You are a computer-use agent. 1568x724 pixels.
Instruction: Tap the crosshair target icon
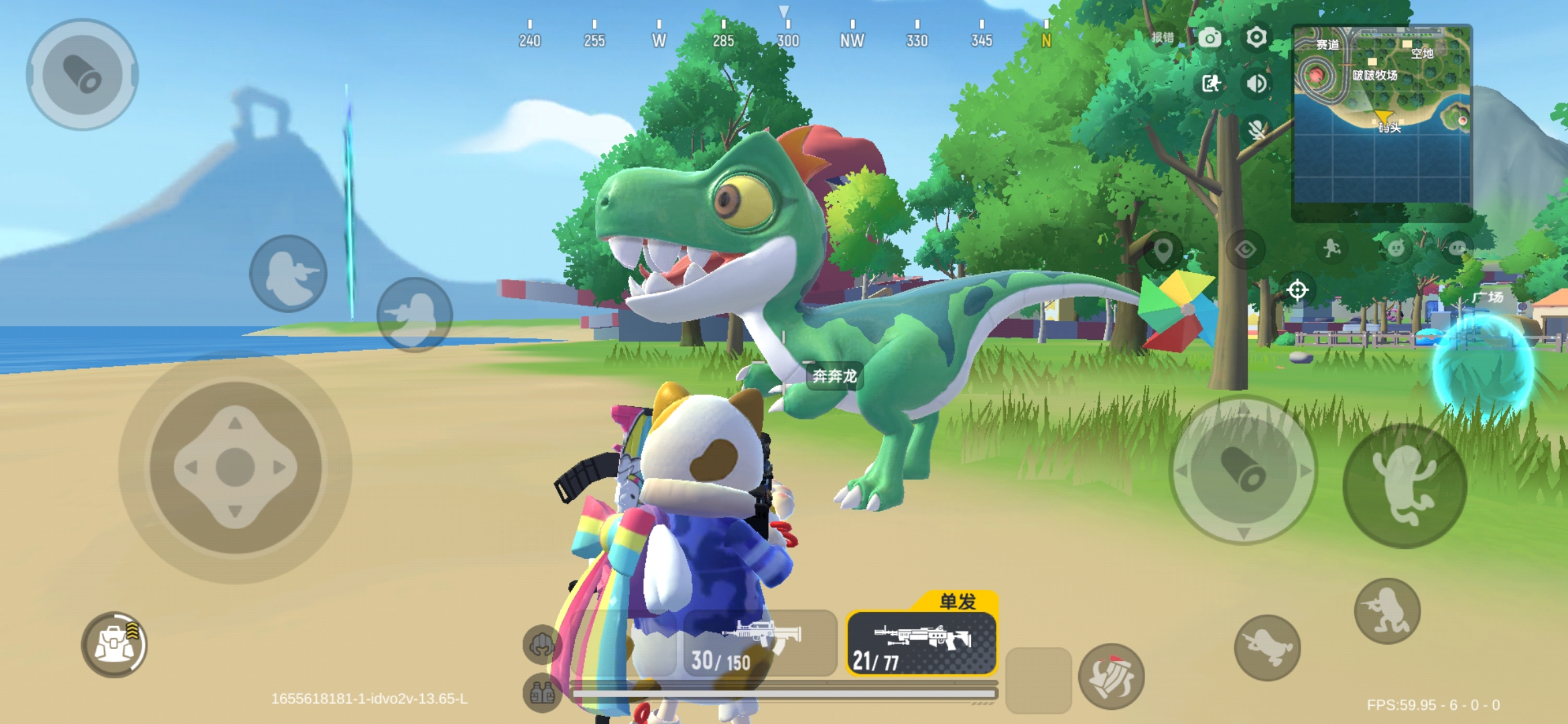point(1297,290)
